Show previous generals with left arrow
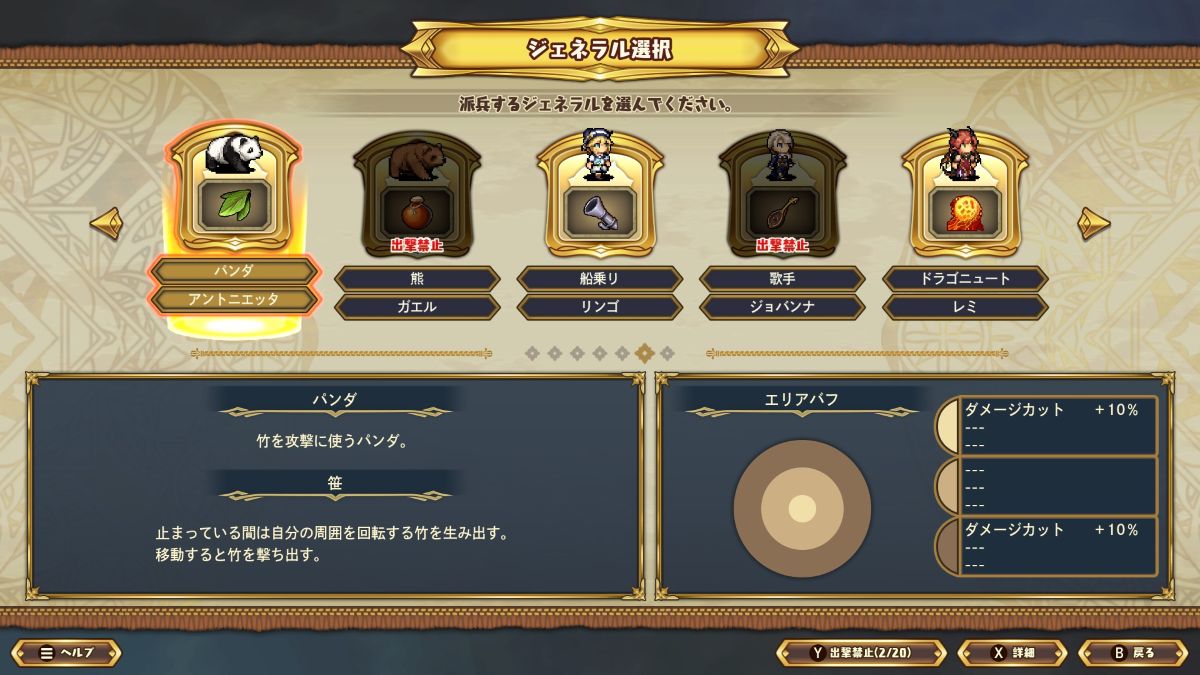Screen dimensions: 1200x675 pos(106,223)
